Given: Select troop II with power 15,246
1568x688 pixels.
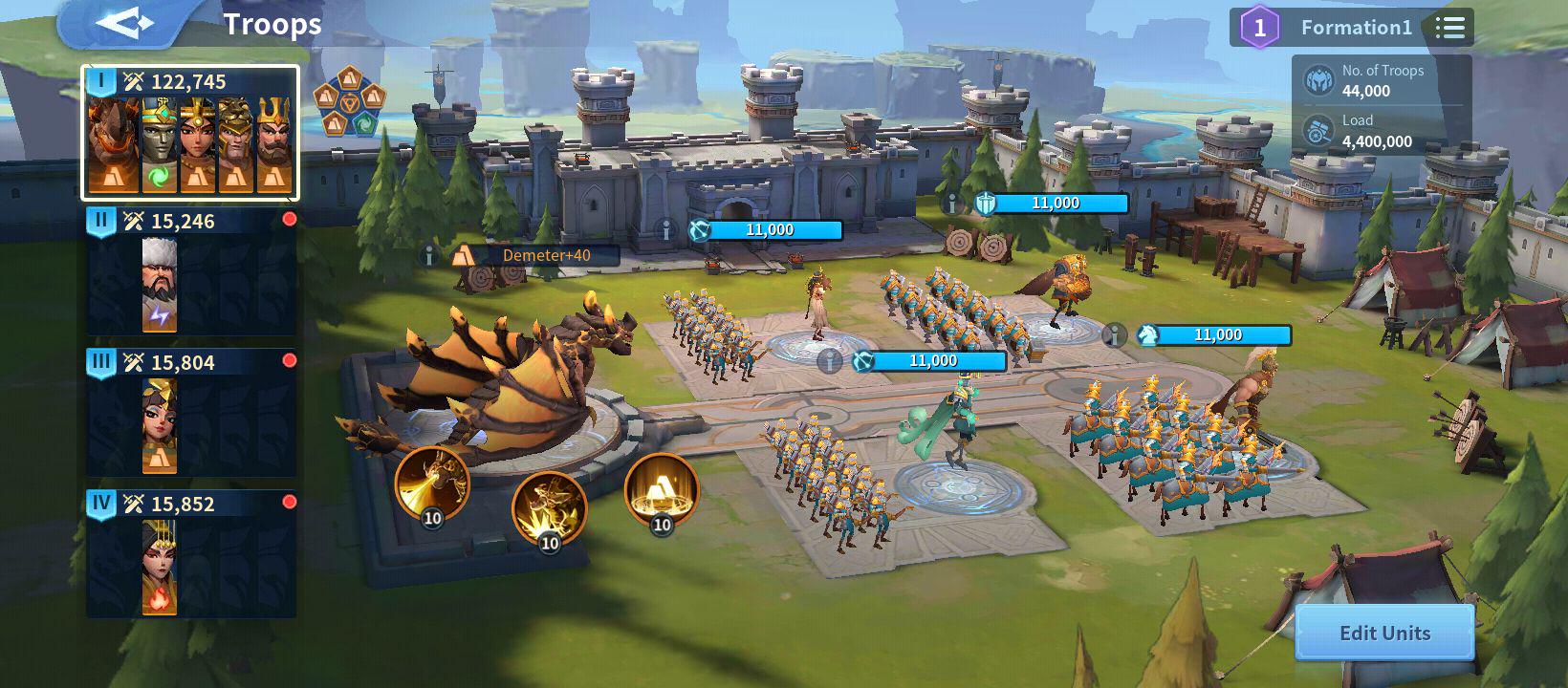Looking at the screenshot, I should [191, 272].
